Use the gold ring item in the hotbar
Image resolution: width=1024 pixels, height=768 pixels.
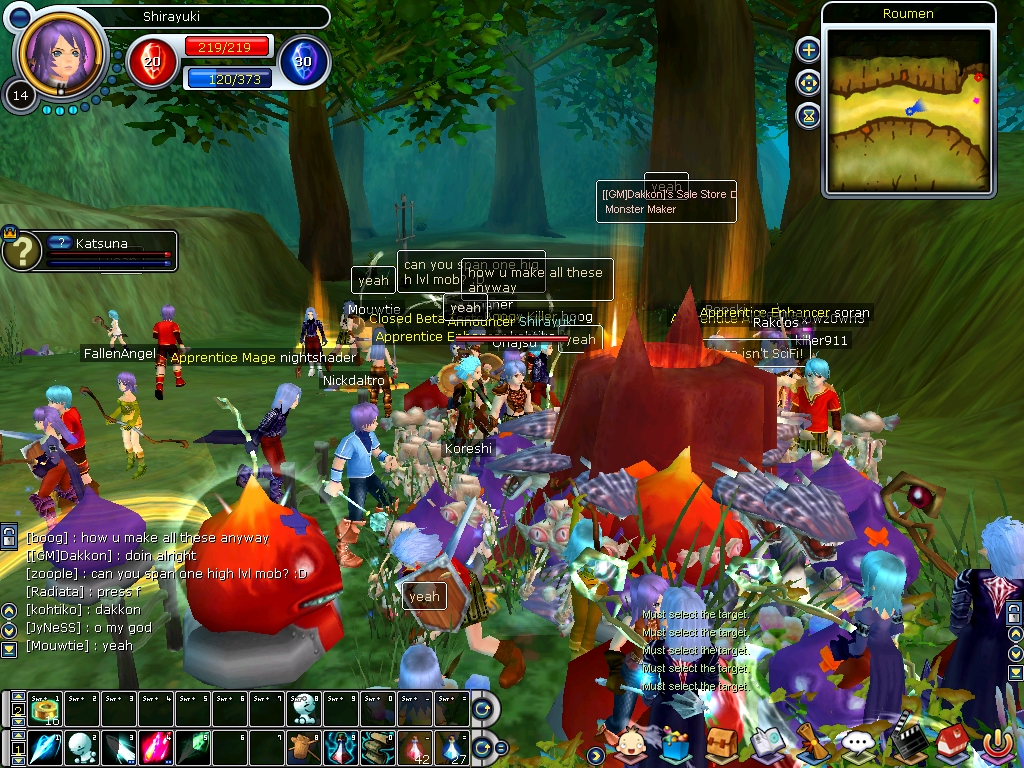[46, 709]
